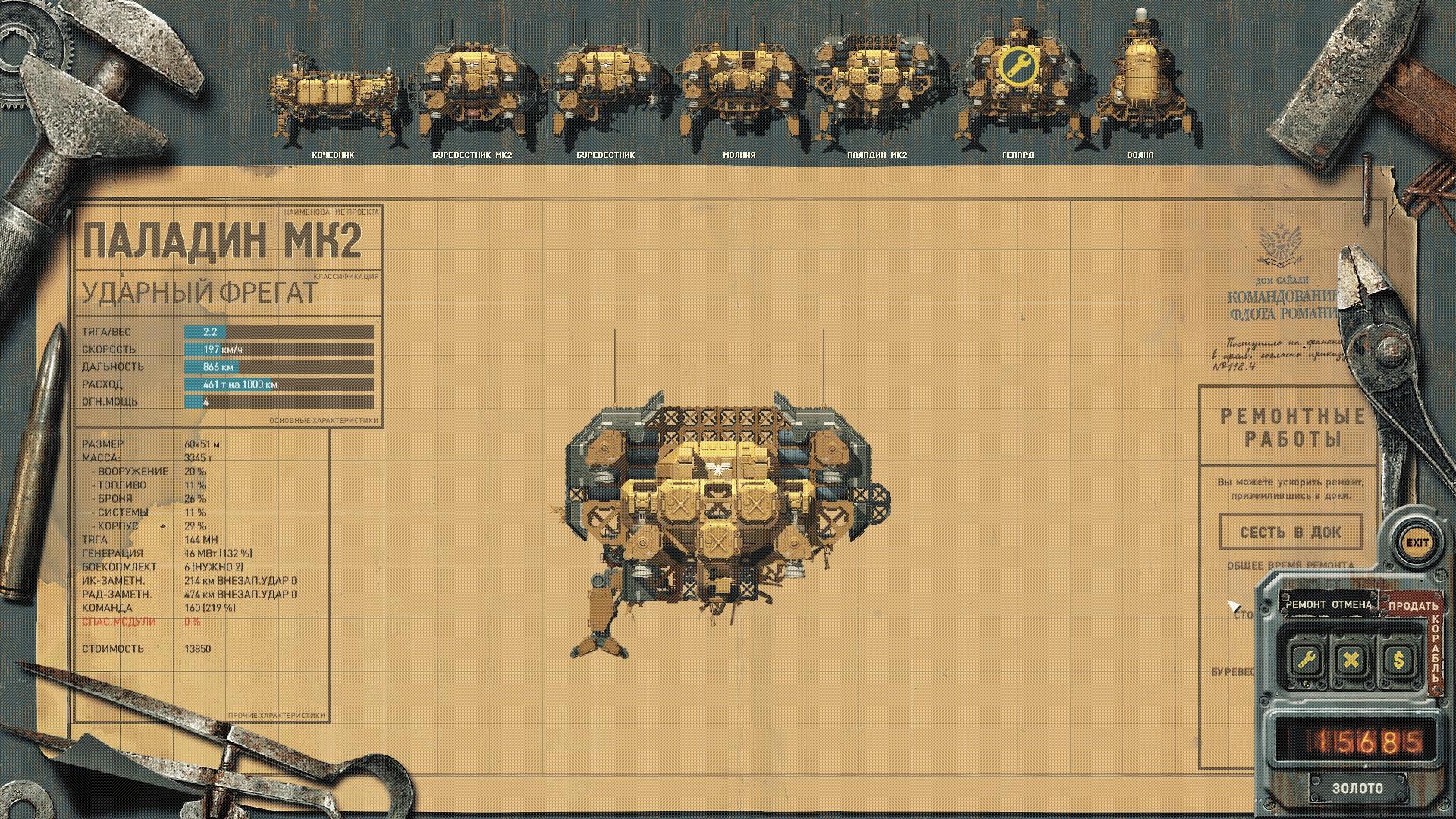Click the Сесть в док button

(1290, 532)
